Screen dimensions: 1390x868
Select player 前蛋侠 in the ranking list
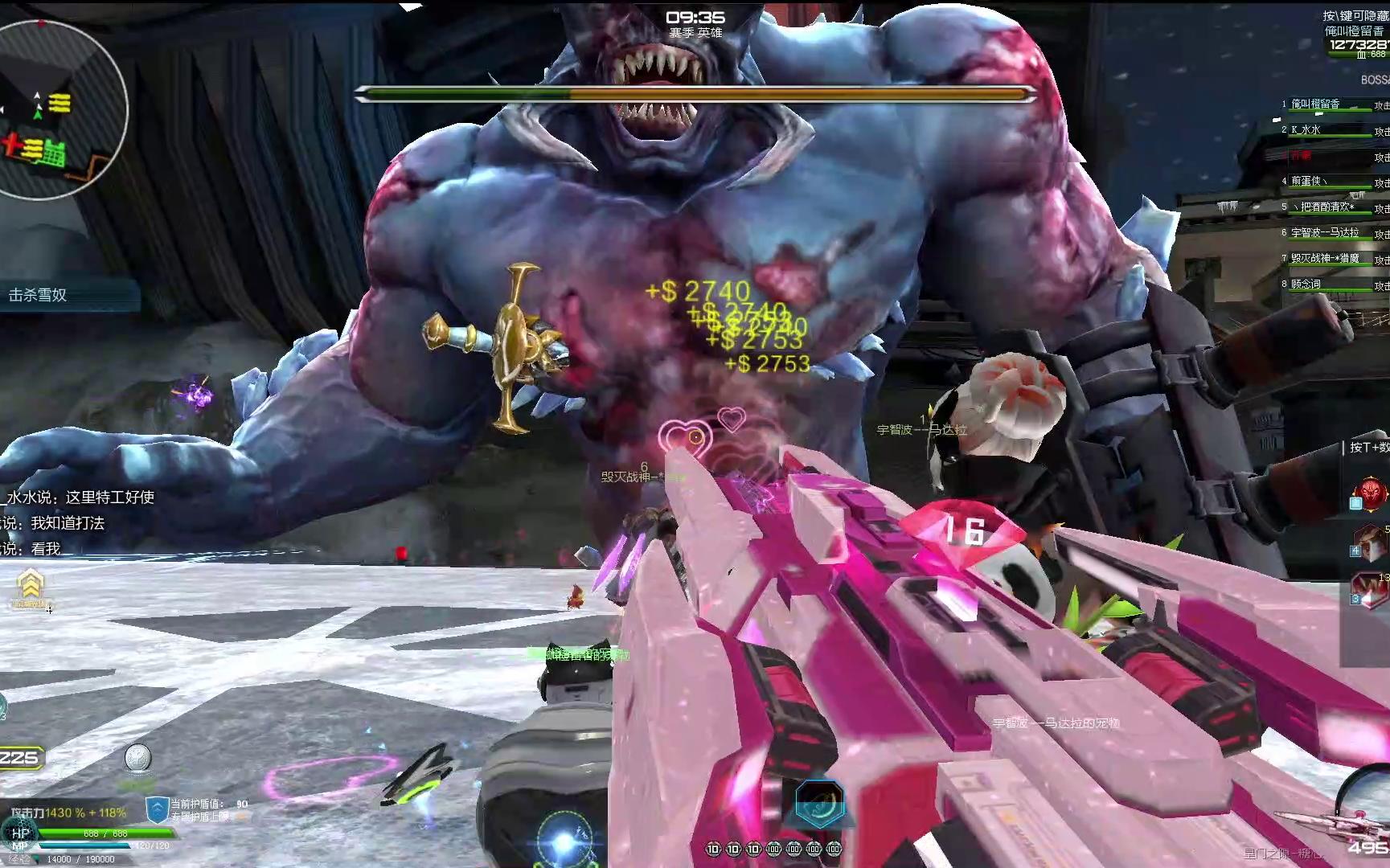[x=1310, y=181]
